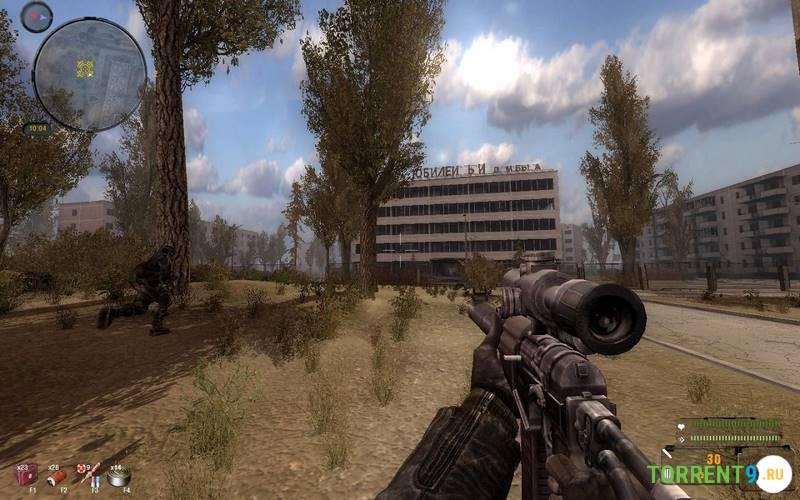Click the circular minimap
This screenshot has width=800, height=500.
click(x=89, y=73)
